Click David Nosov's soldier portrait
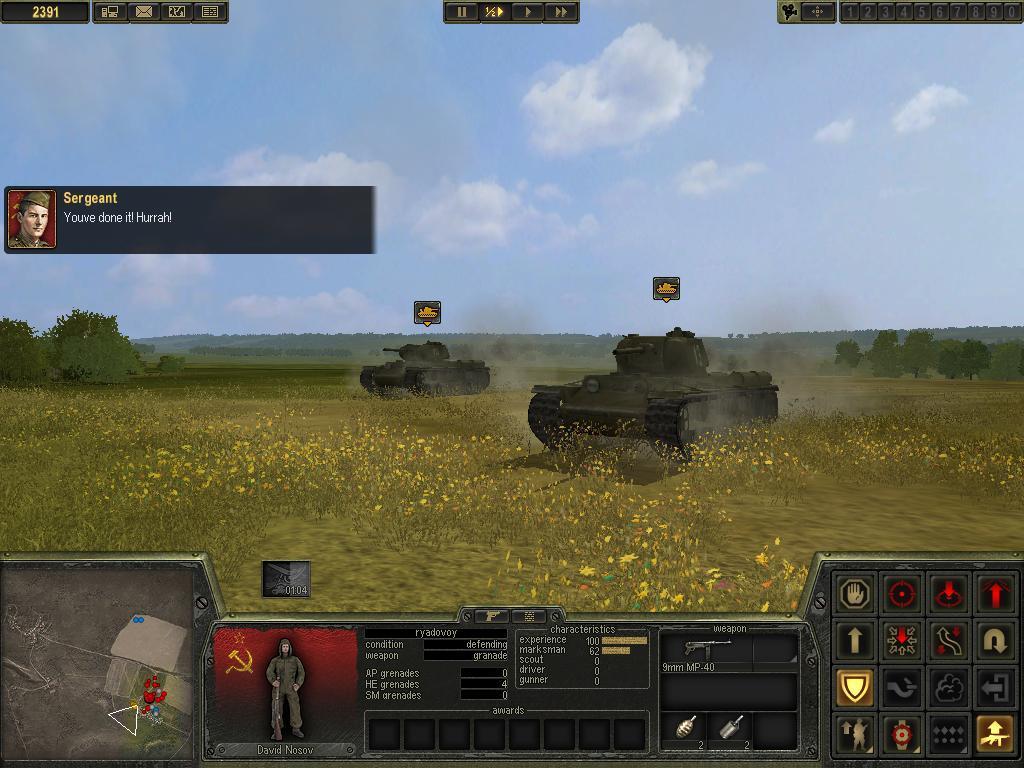 click(285, 691)
